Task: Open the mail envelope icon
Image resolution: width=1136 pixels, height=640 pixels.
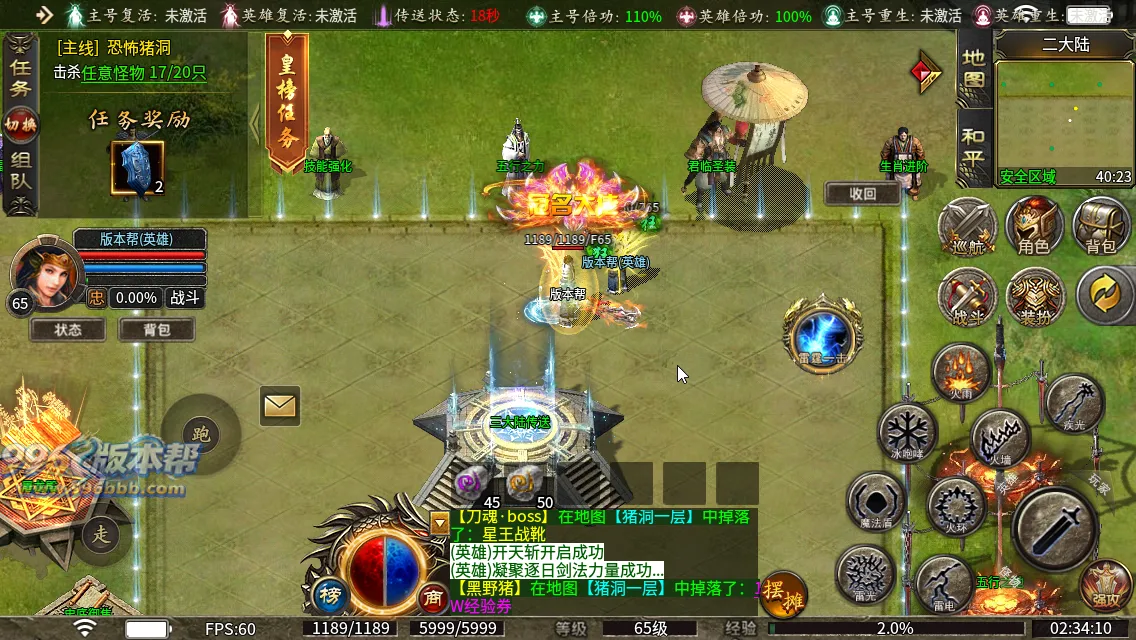Action: [280, 405]
